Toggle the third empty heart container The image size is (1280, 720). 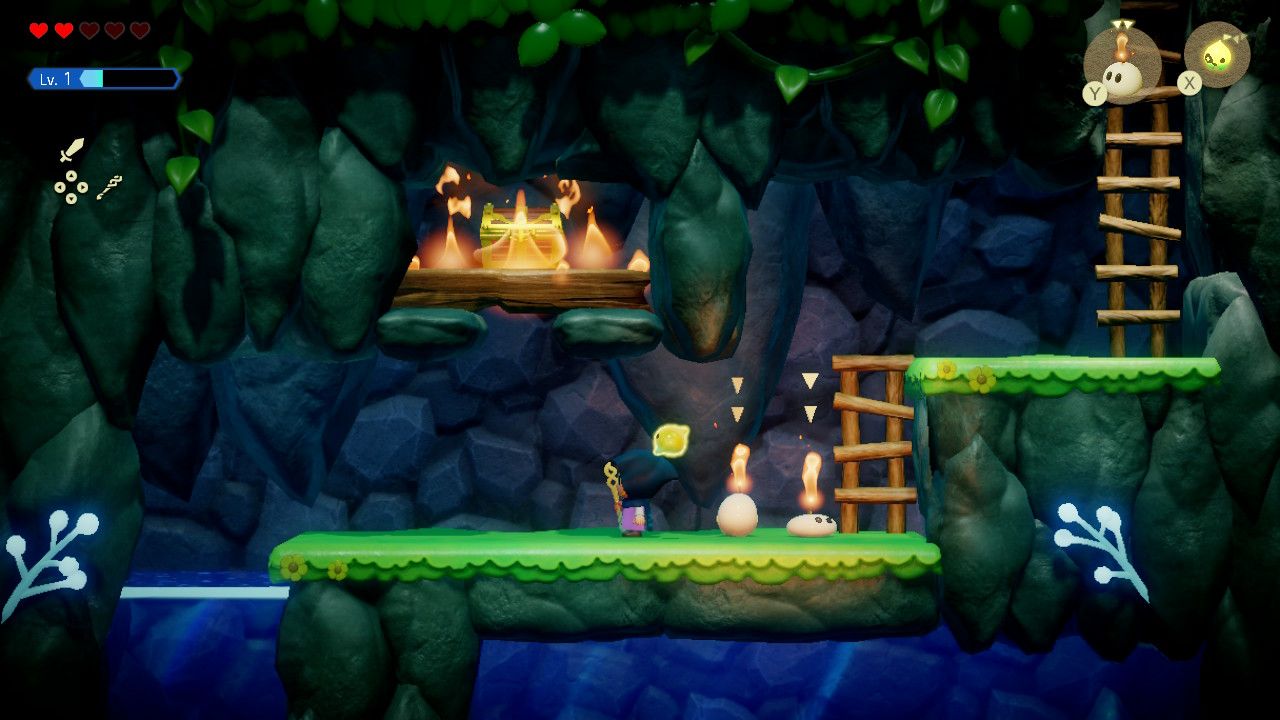point(87,30)
